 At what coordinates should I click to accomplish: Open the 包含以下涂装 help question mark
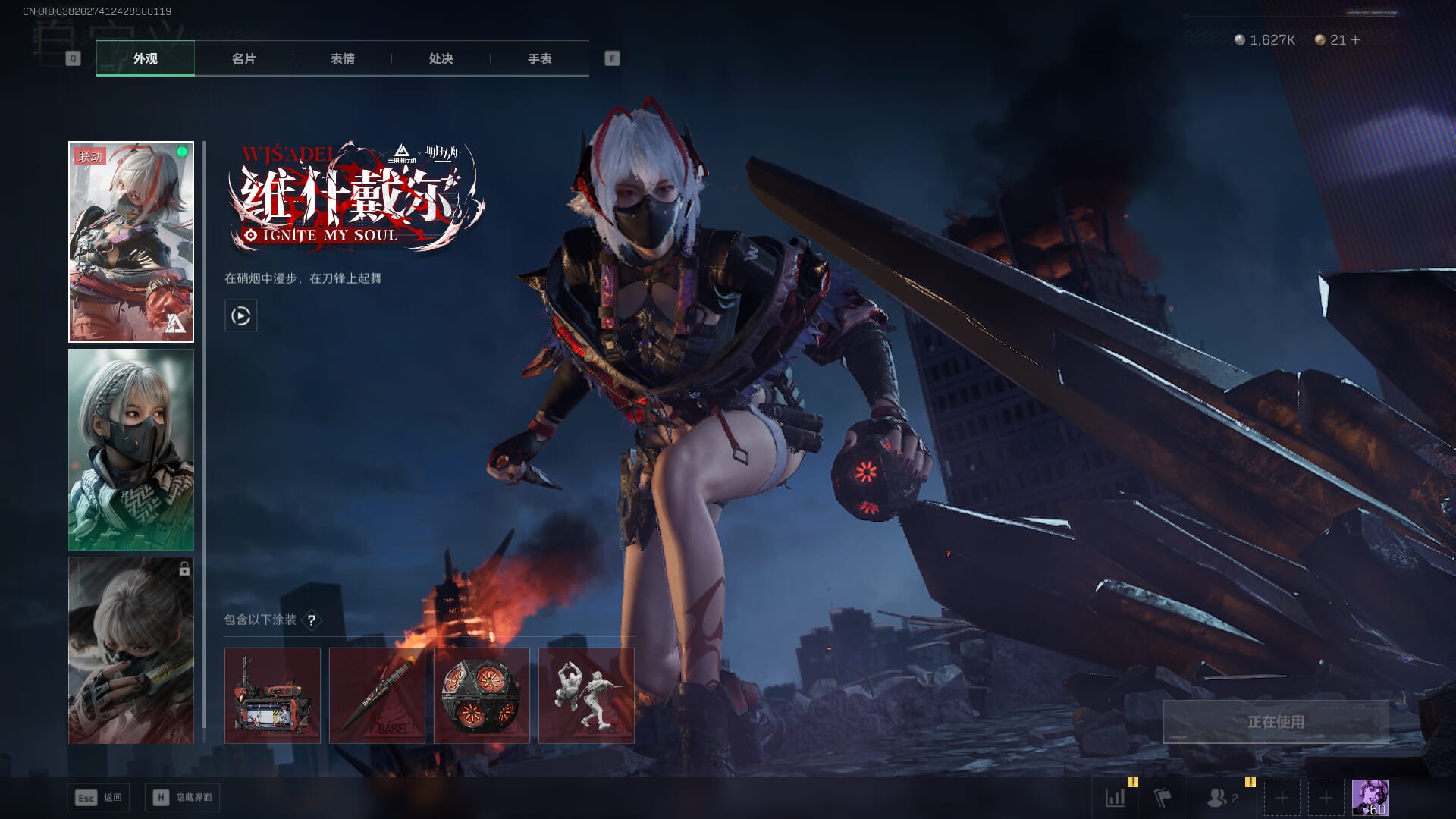coord(311,620)
